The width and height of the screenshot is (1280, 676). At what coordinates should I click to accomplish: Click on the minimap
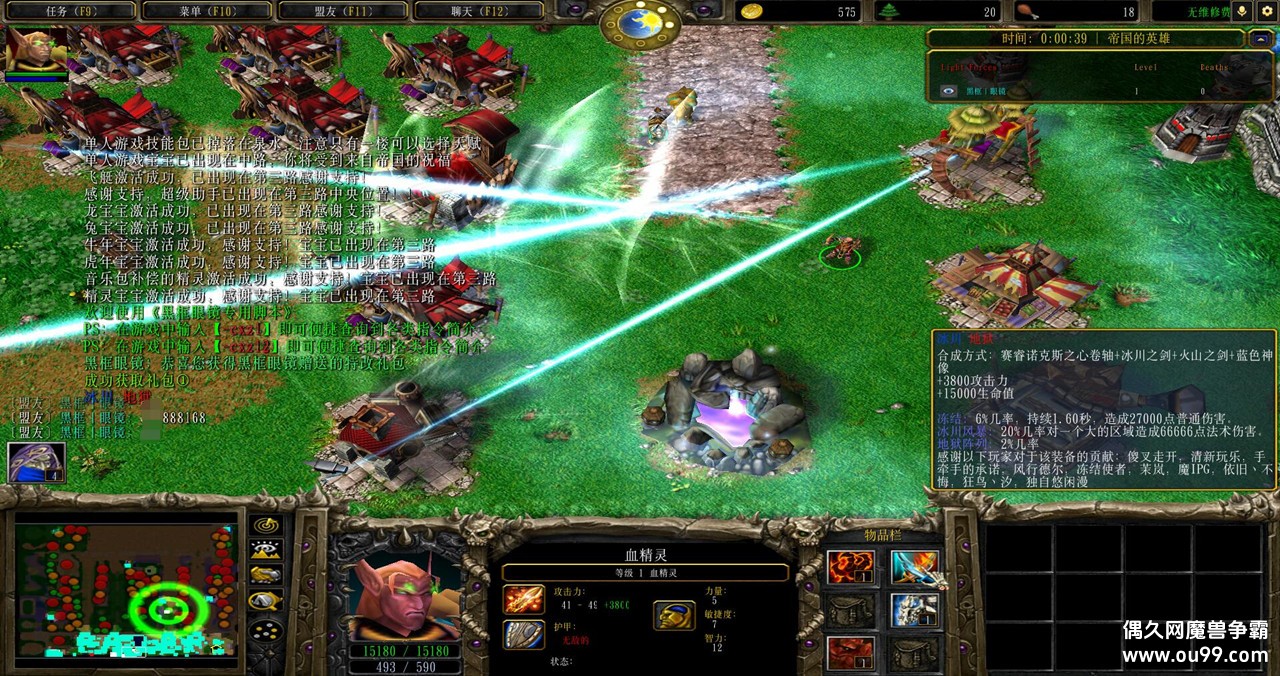point(125,587)
